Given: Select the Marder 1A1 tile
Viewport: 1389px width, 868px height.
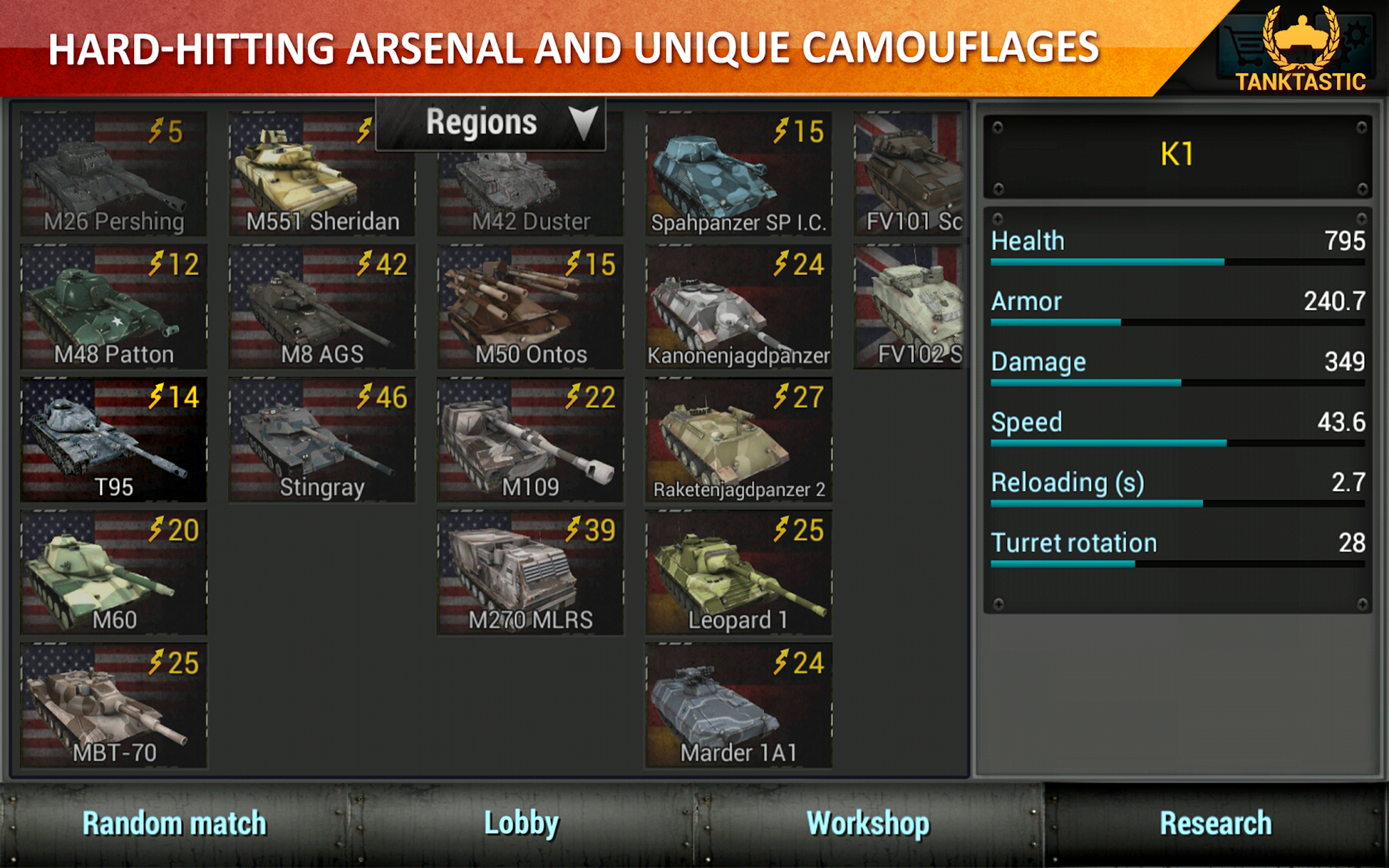Looking at the screenshot, I should pos(738,706).
